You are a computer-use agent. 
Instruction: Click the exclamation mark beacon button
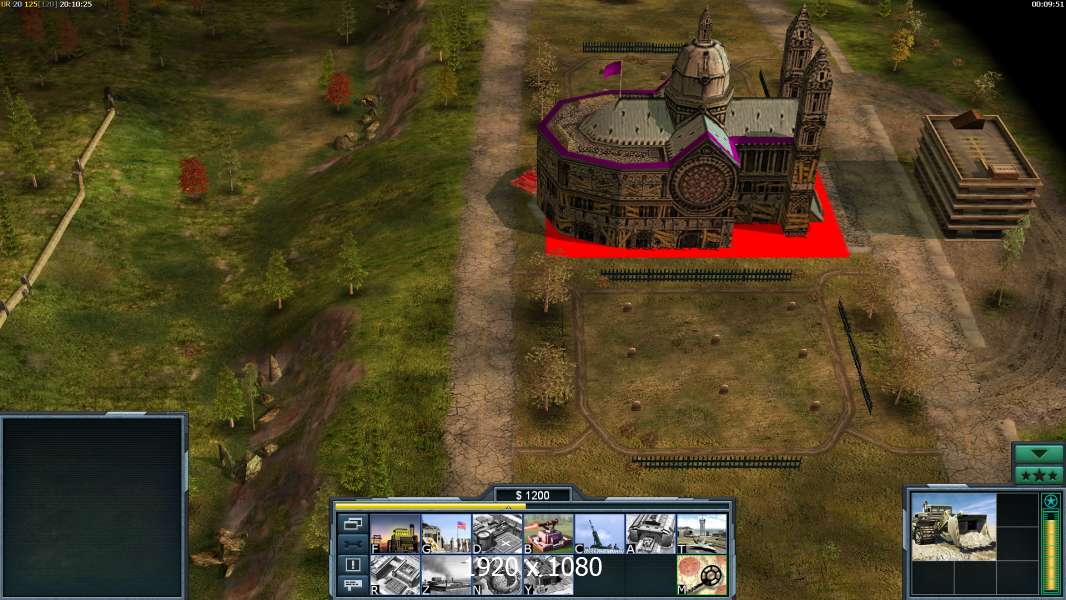click(353, 565)
